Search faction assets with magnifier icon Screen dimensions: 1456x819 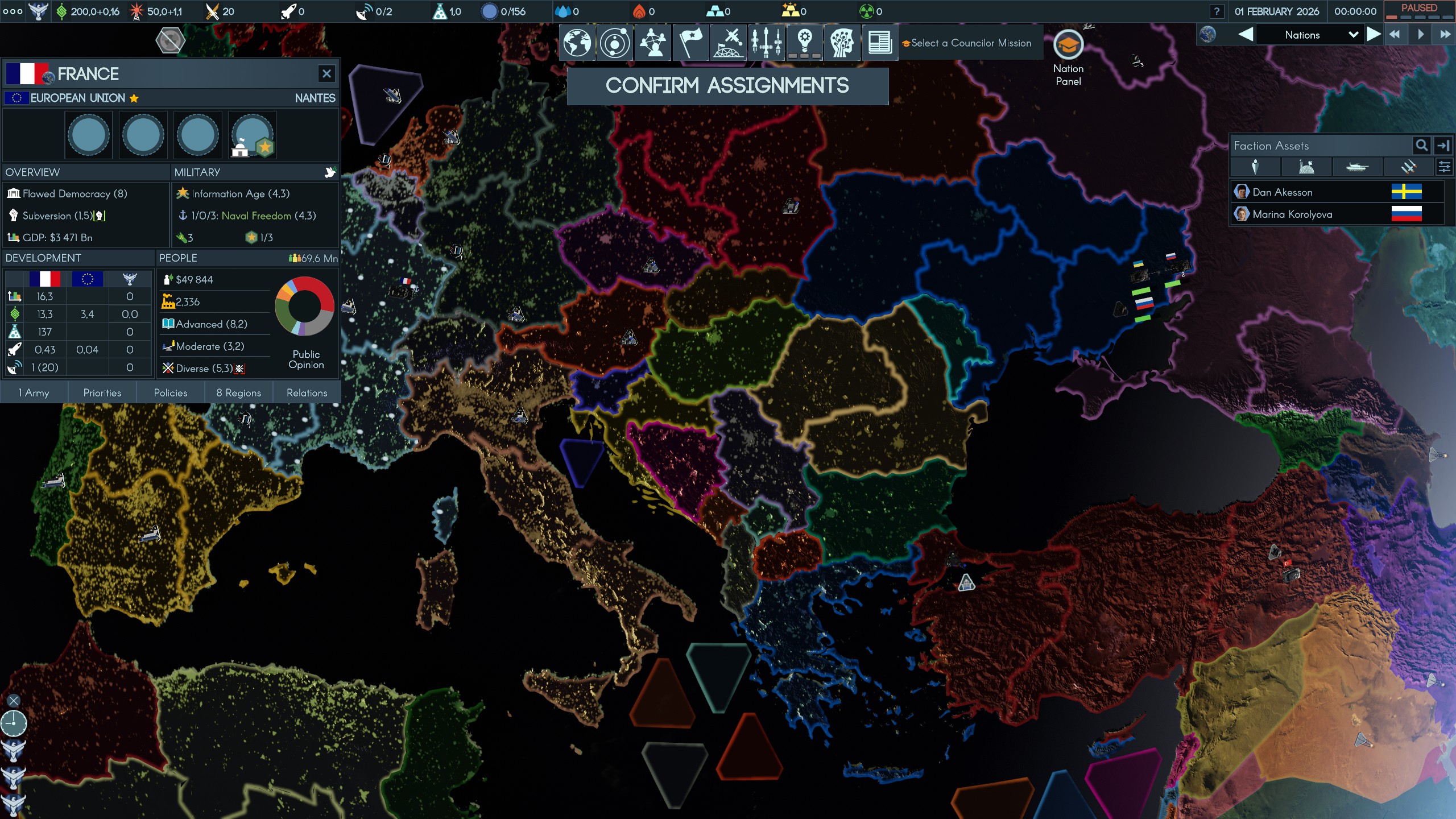[x=1421, y=146]
